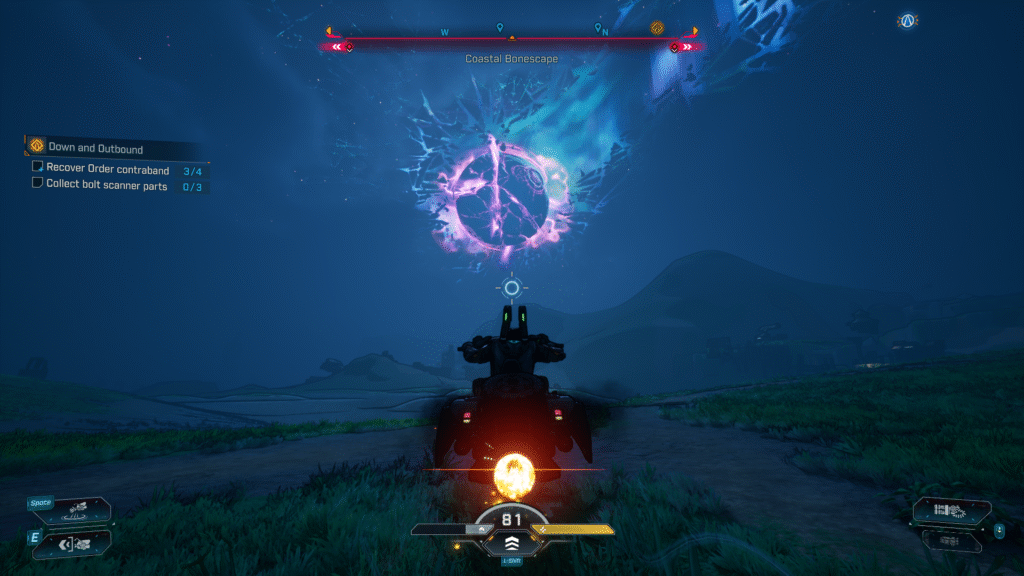Select the lower dimmed vehicle weapon slot

(x=951, y=540)
